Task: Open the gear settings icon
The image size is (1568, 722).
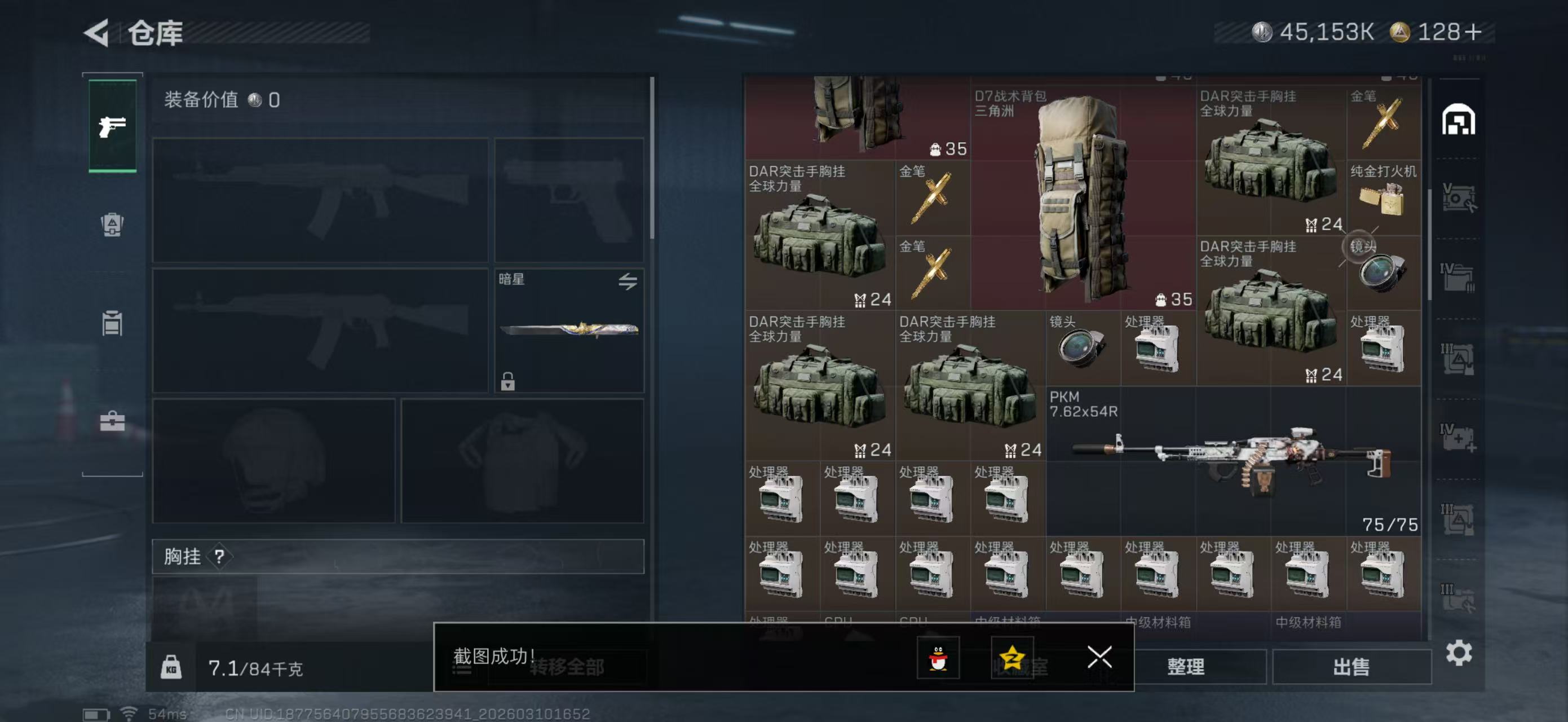Action: coord(1459,653)
